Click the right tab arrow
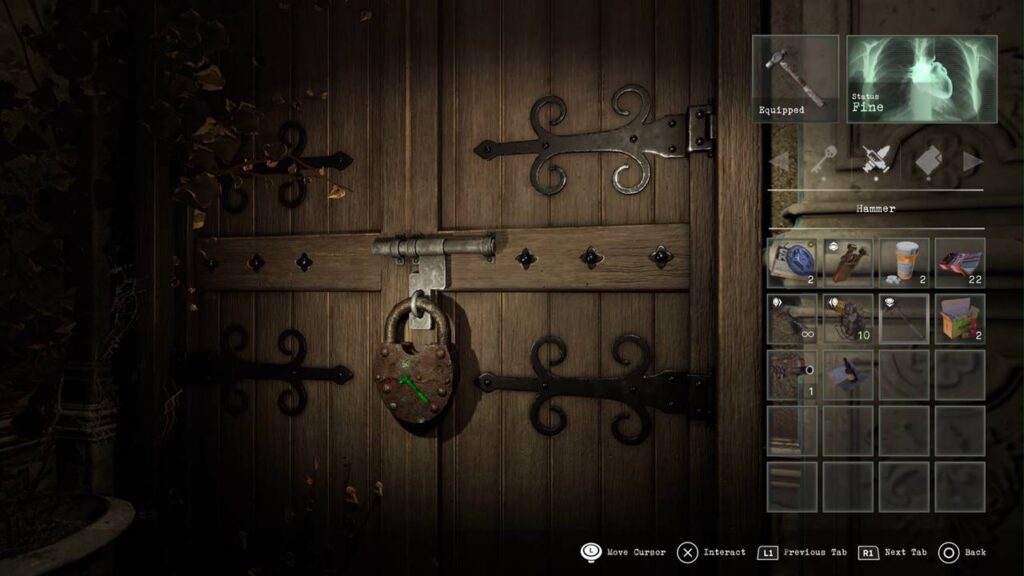Screen dimensions: 1024x576 pos(972,161)
